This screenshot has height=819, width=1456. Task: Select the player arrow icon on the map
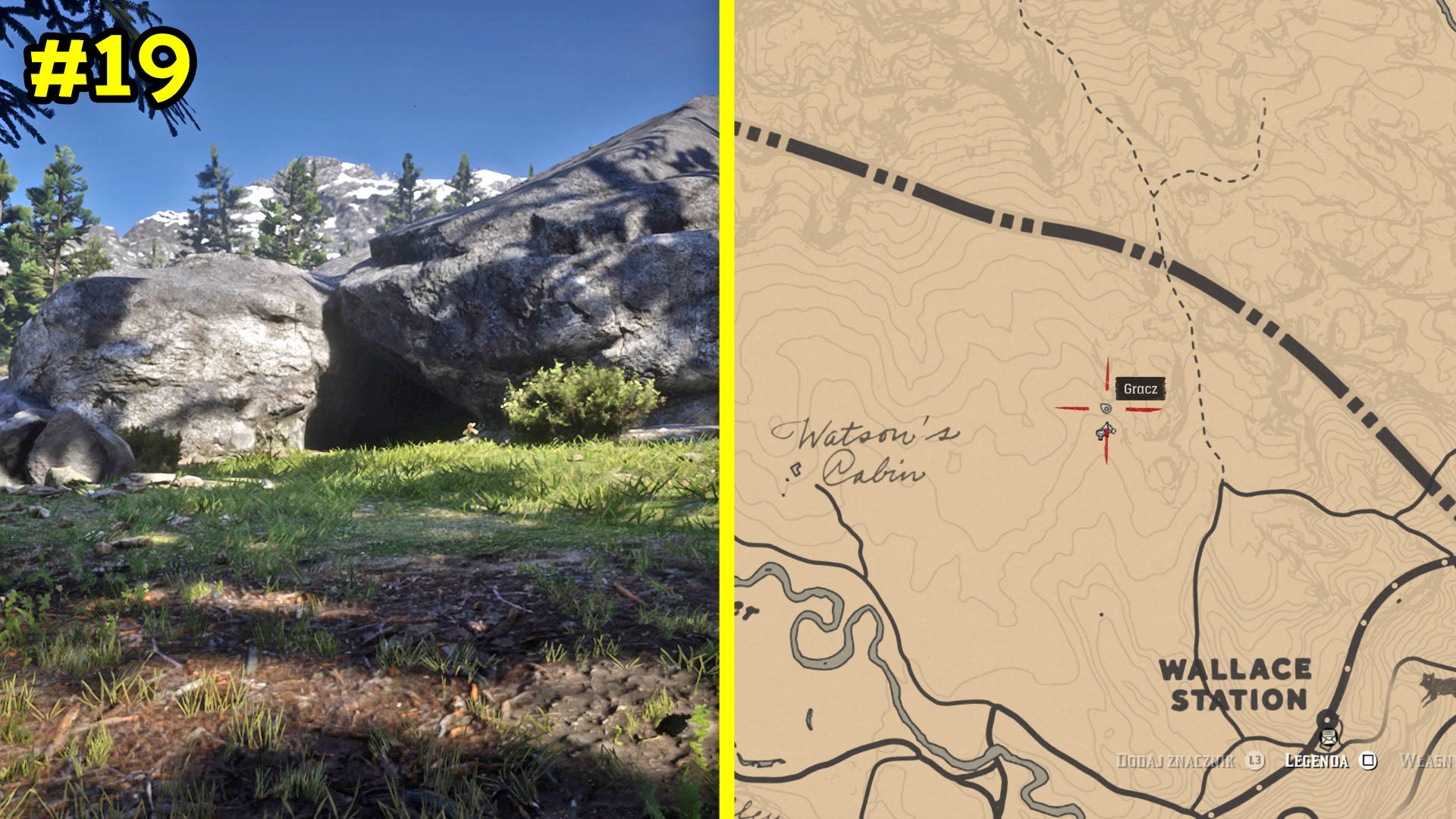click(x=1106, y=431)
